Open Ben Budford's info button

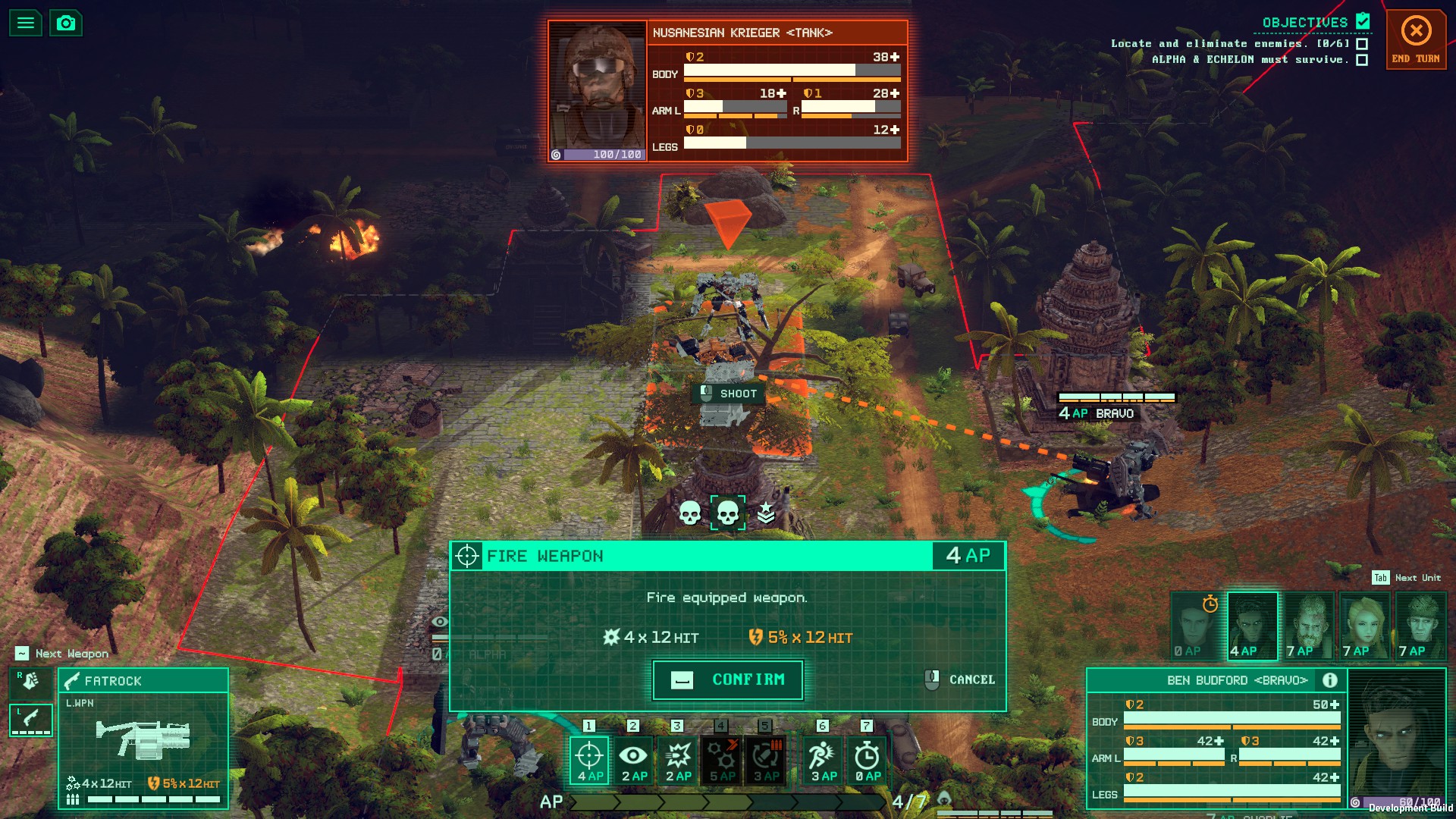[x=1329, y=680]
